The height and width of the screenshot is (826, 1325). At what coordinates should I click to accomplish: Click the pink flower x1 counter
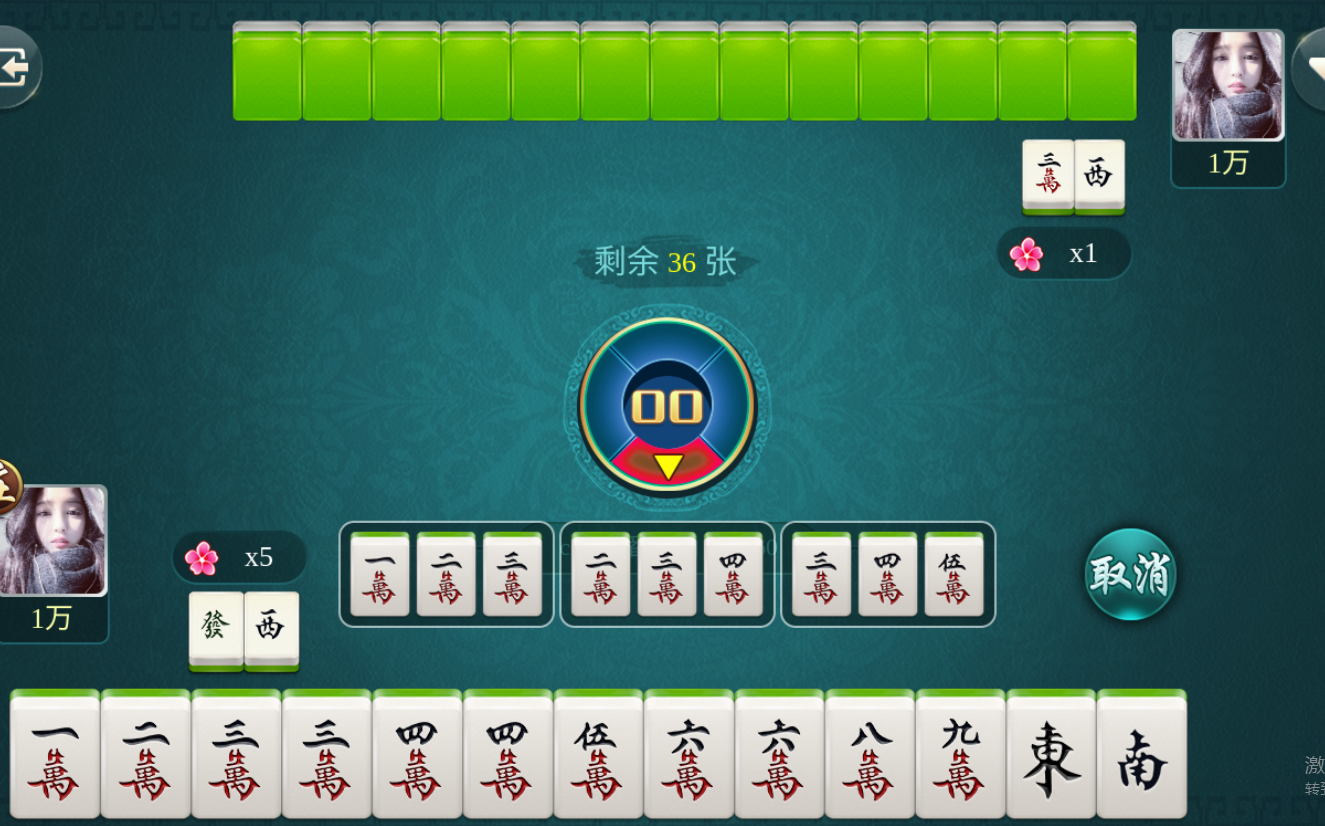click(1064, 253)
